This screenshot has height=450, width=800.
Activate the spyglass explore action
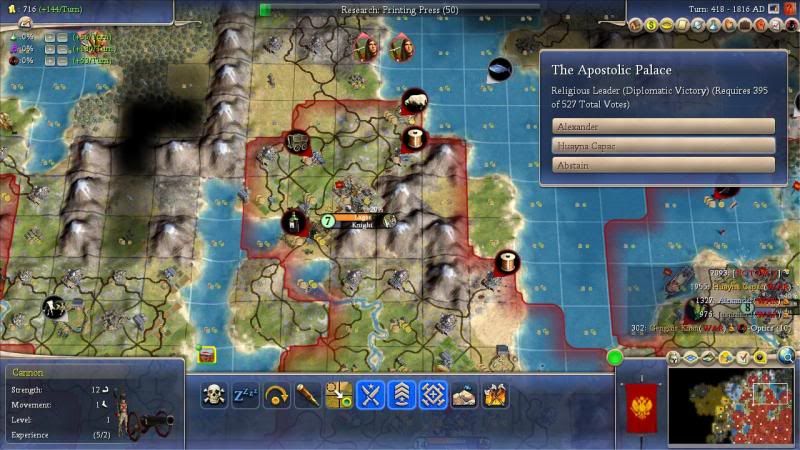[x=308, y=394]
